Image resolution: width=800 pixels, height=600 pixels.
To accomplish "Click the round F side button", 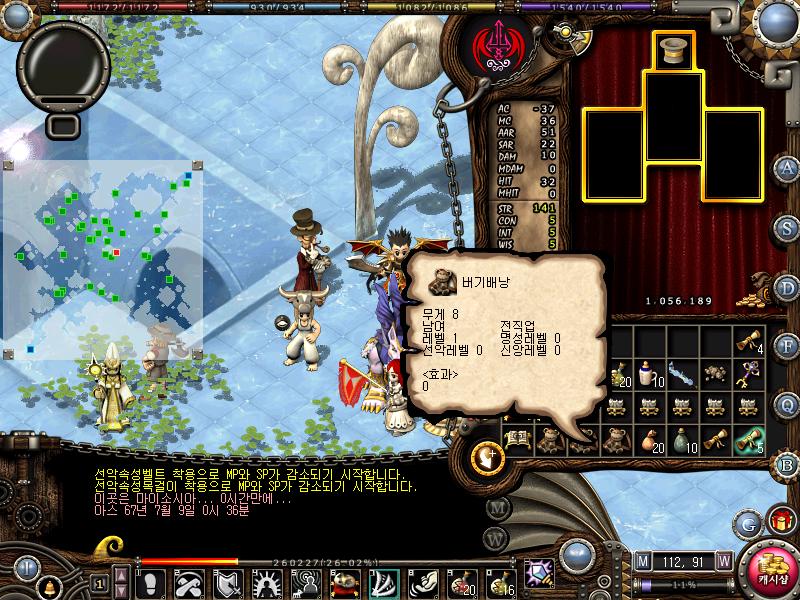I will coord(787,346).
